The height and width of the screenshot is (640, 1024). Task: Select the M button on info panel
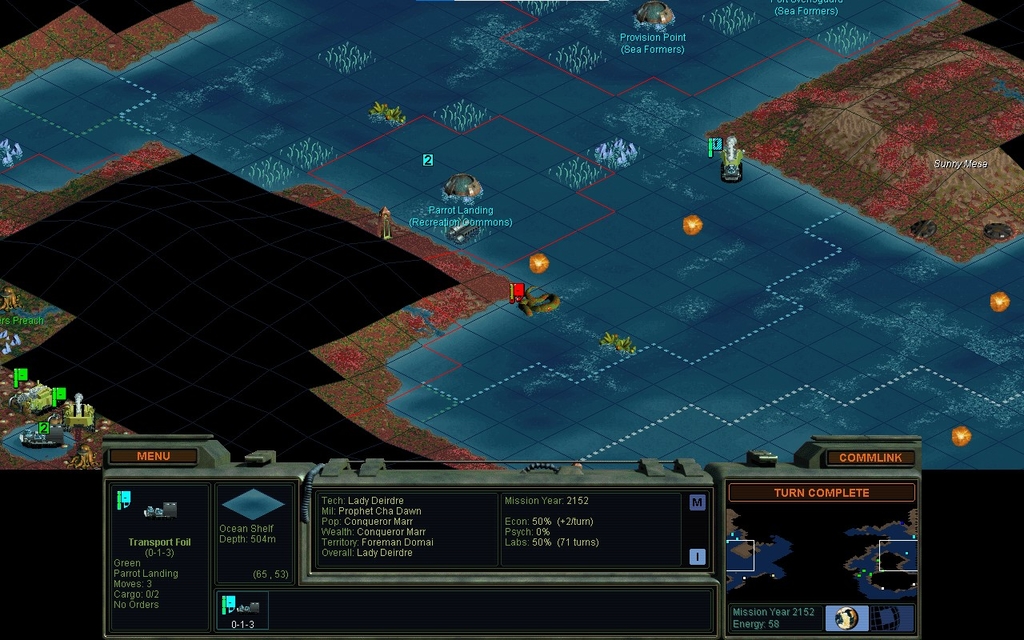697,503
